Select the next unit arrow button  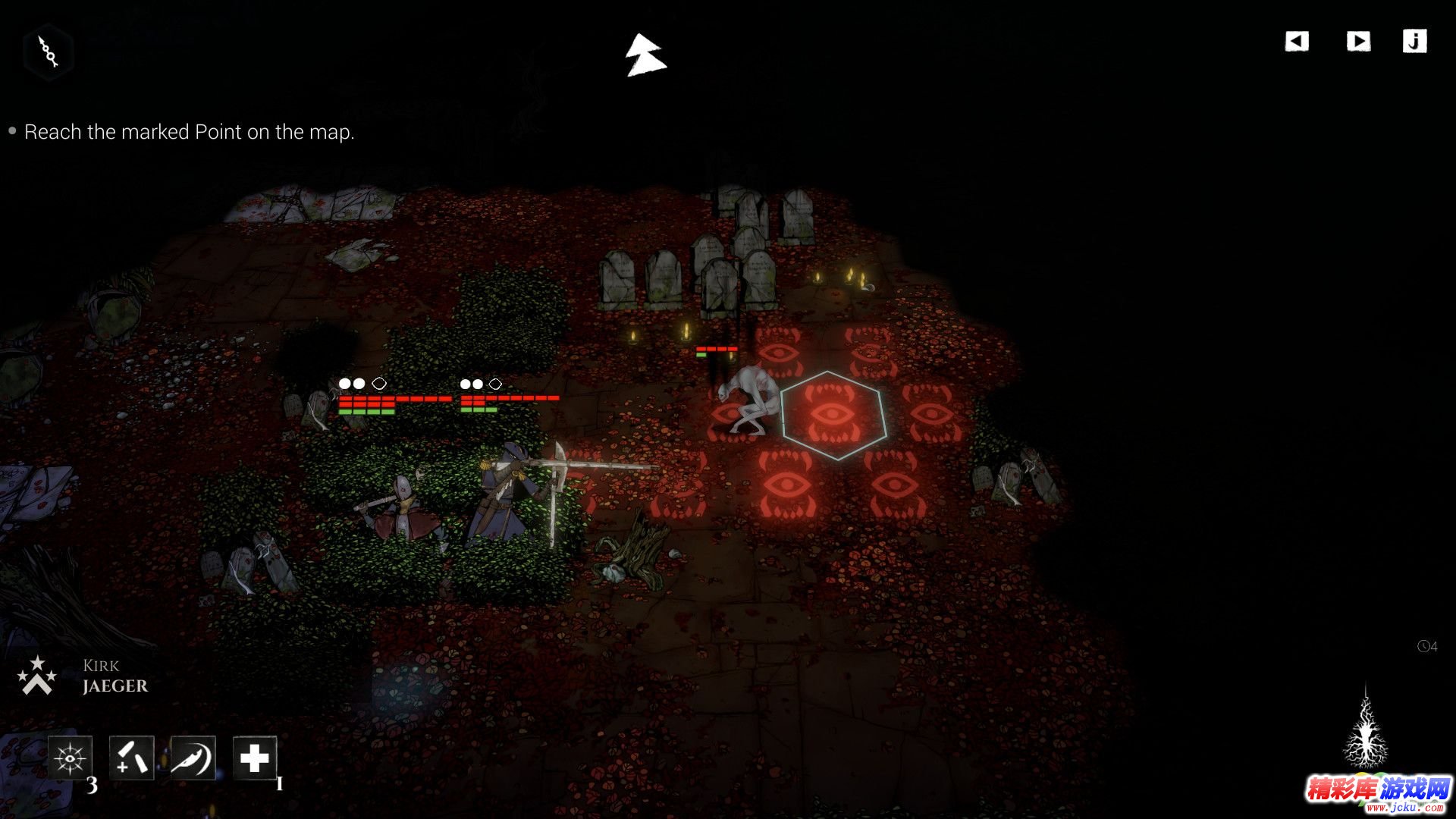pyautogui.click(x=1358, y=41)
